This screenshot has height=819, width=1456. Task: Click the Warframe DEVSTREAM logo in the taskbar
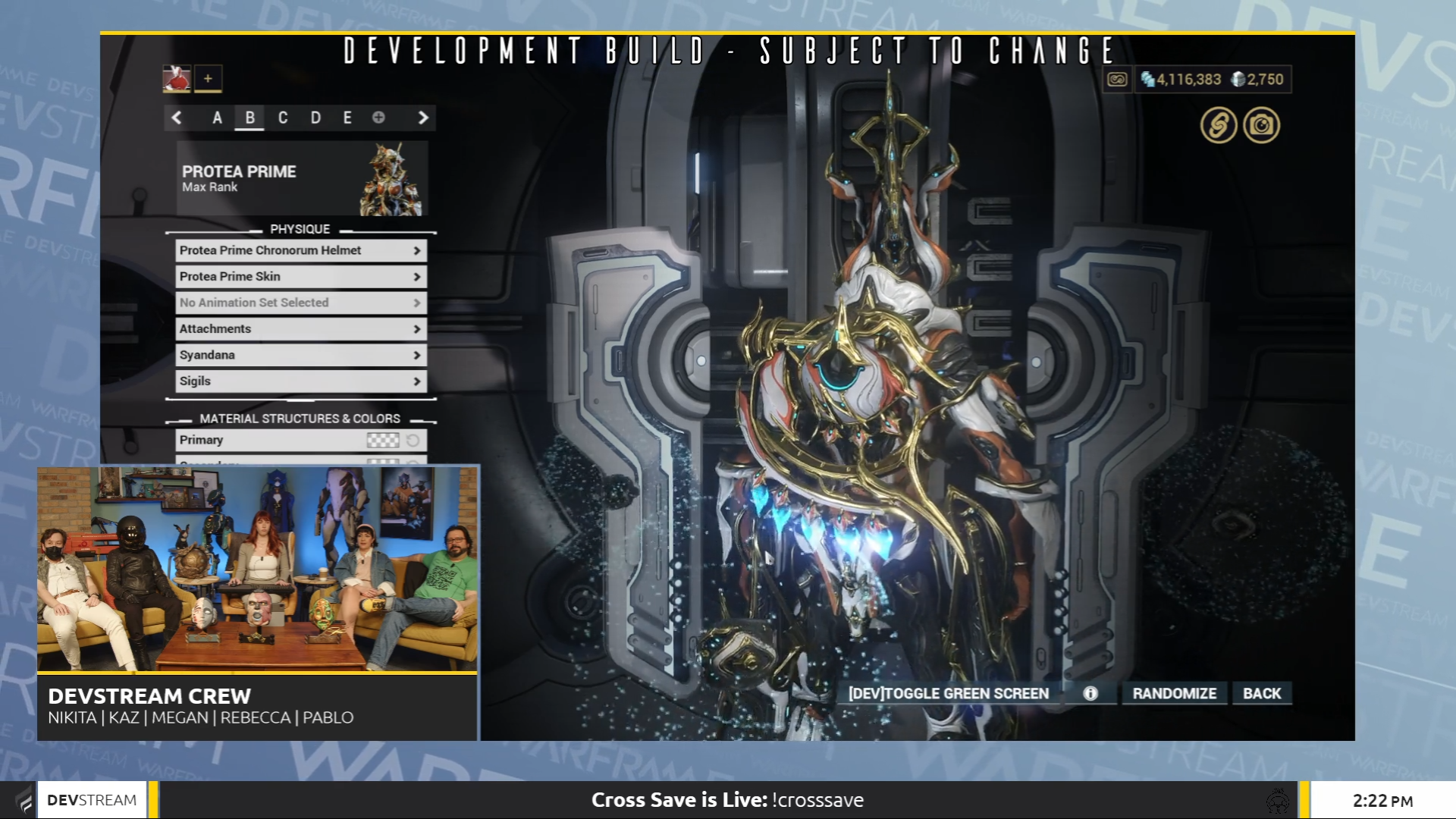[91, 799]
